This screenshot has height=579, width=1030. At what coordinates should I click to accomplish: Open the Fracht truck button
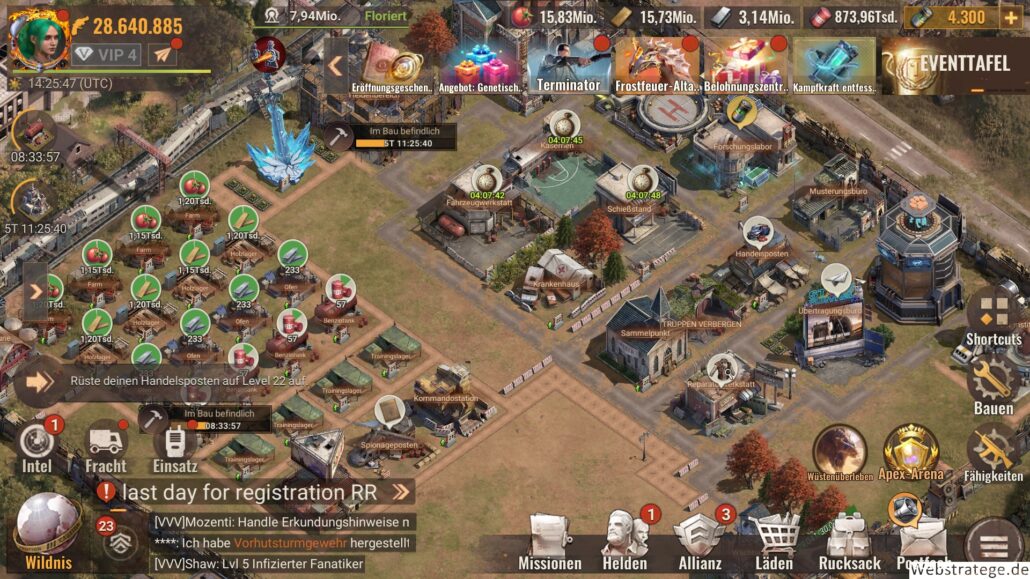tap(105, 446)
